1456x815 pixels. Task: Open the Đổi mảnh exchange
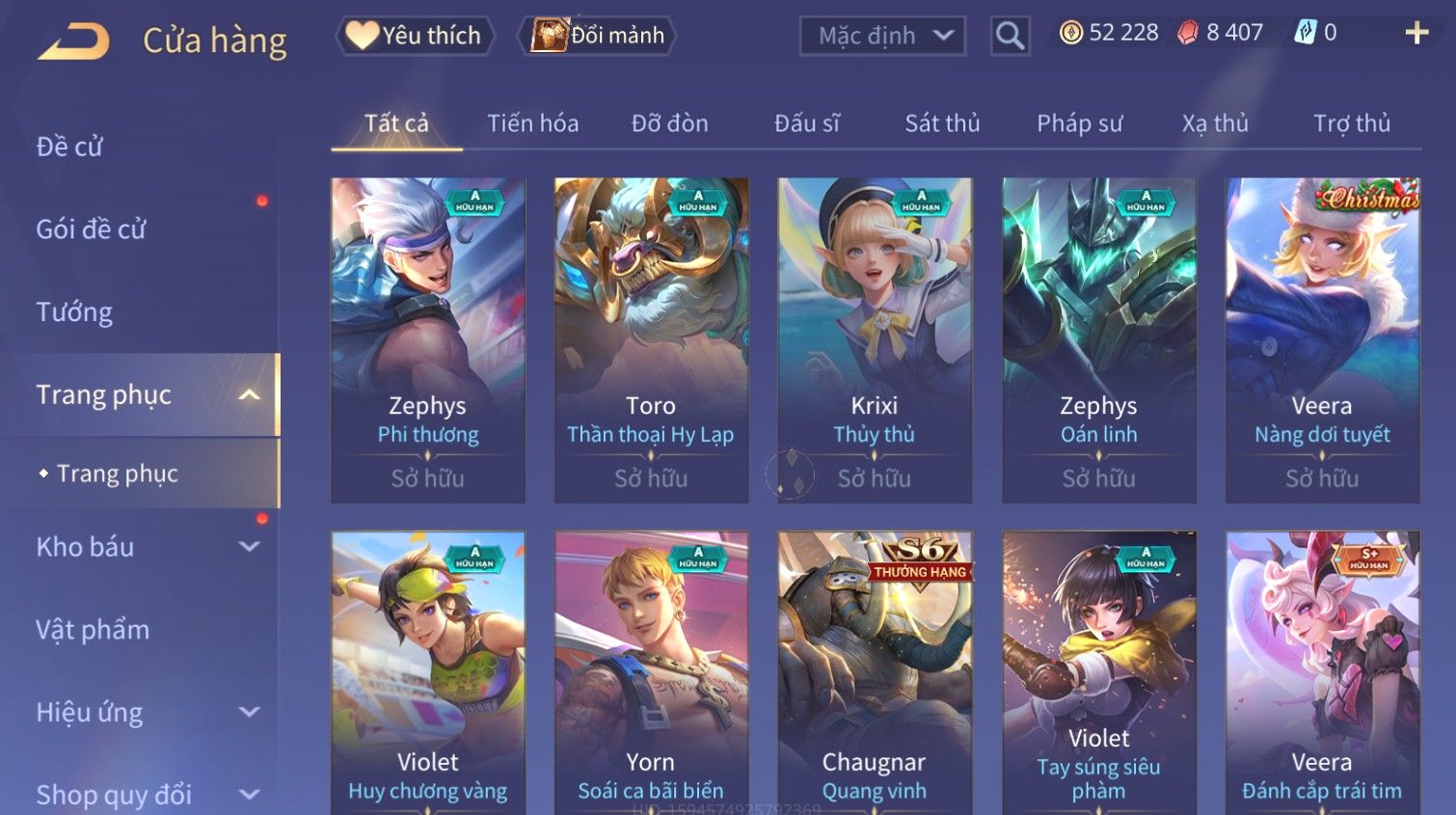pos(598,36)
